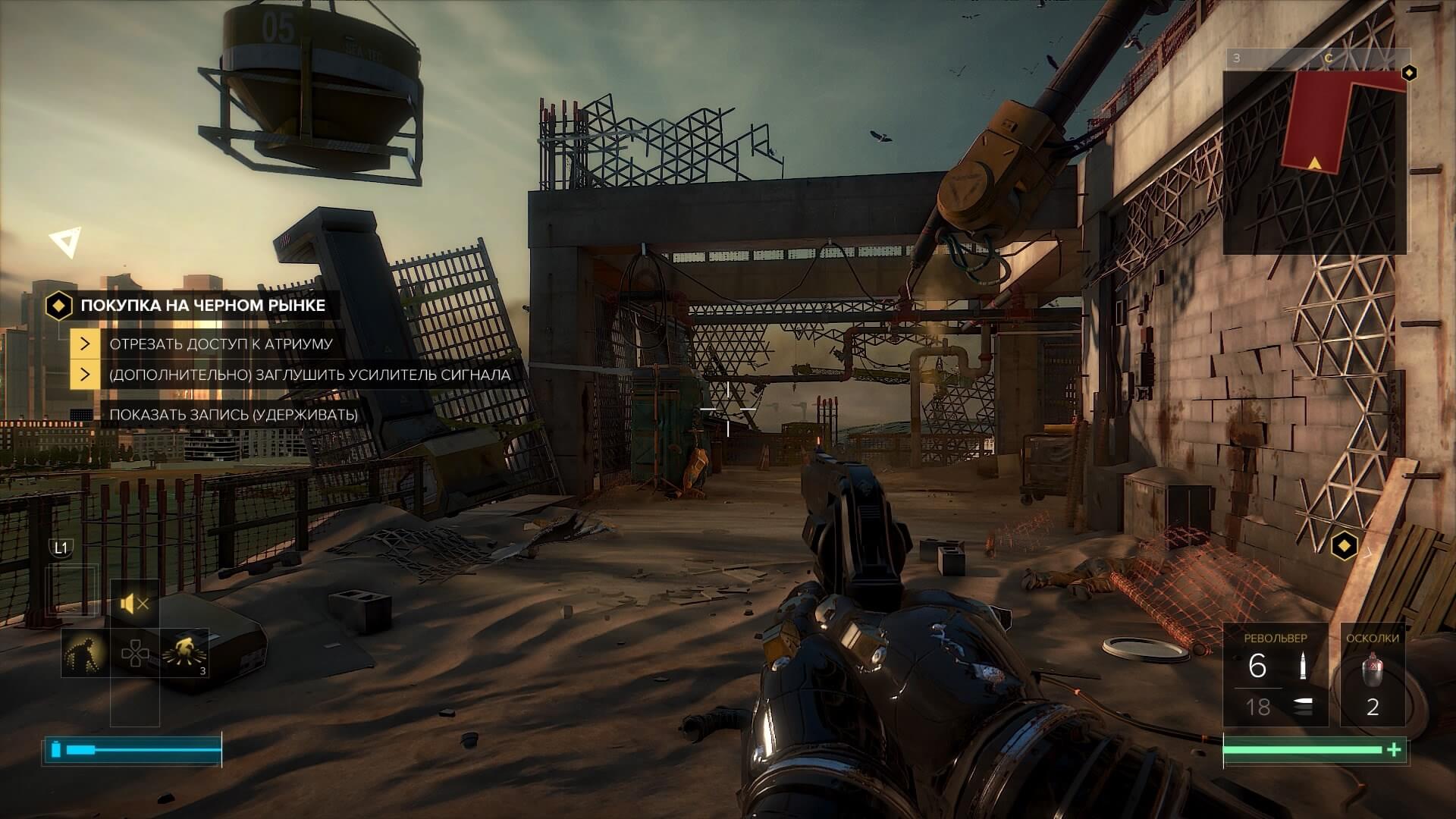Click the «Показать запись» entry

coord(234,415)
